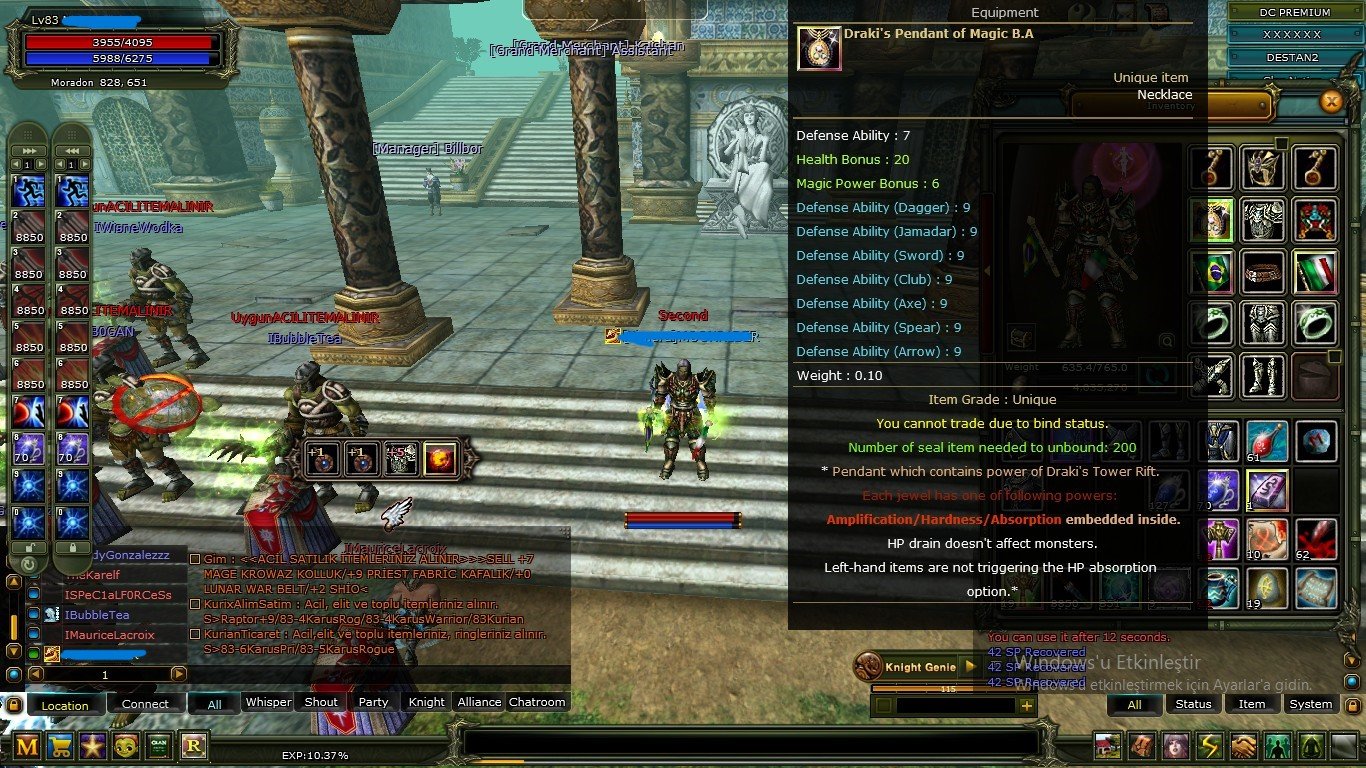The width and height of the screenshot is (1366, 768).
Task: Expand the Knight Genie panel arrow
Action: [970, 666]
